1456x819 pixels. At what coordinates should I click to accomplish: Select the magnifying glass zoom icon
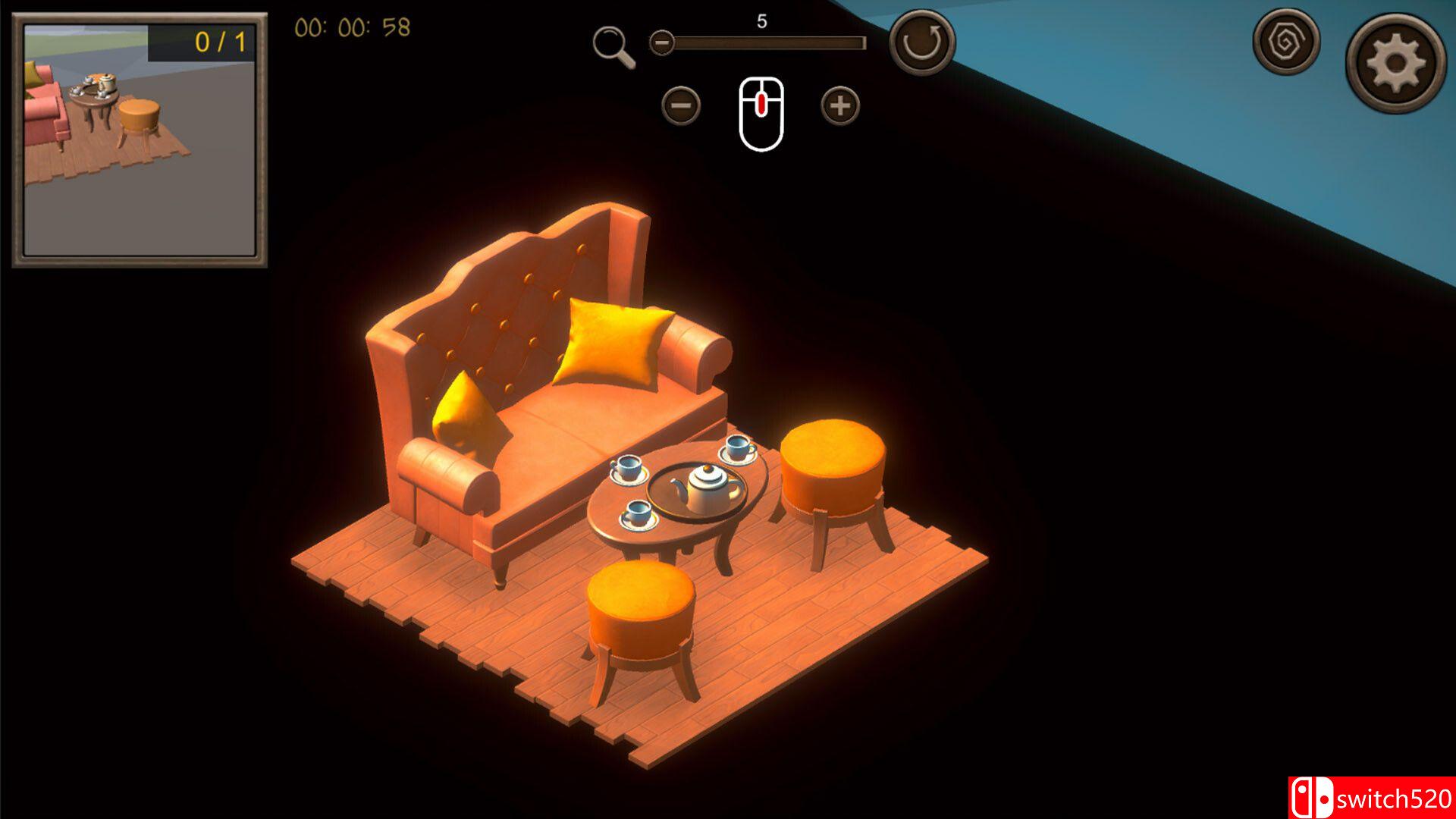pos(613,46)
